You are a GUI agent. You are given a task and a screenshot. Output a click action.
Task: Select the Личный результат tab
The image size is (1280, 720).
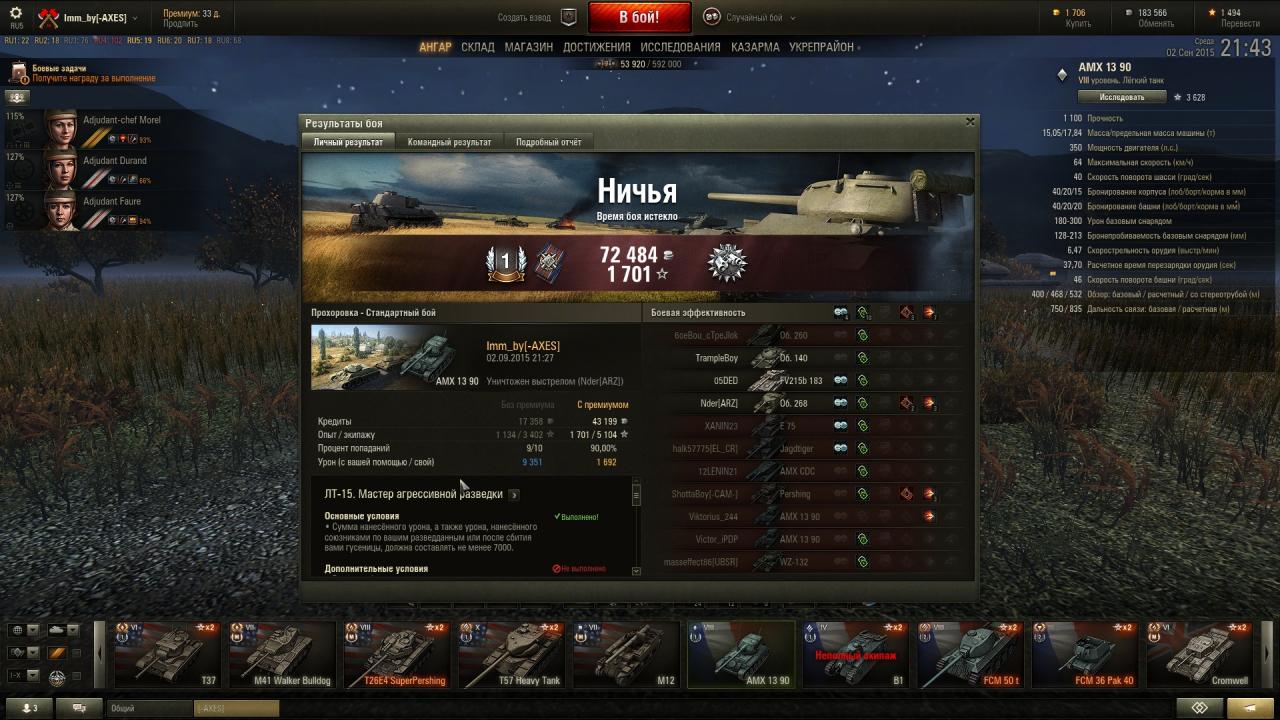tap(348, 142)
